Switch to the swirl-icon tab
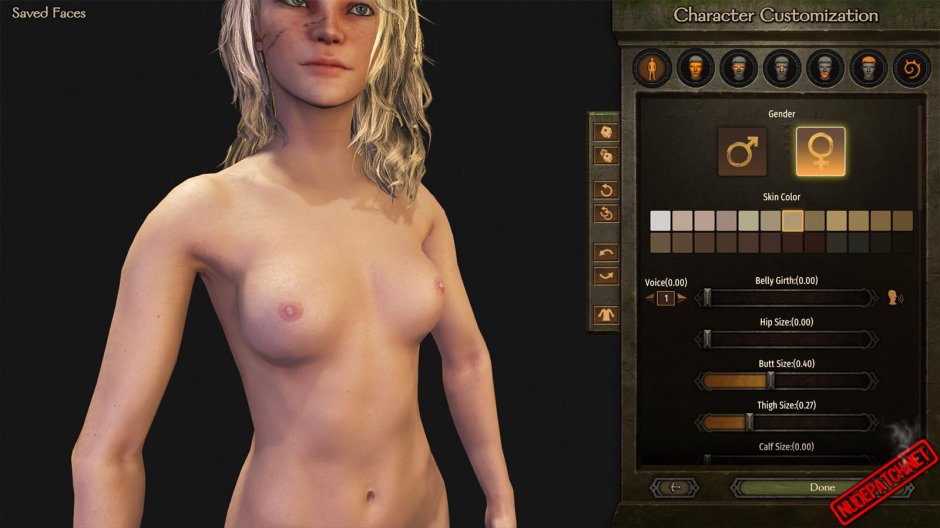Screen dimensions: 940x528 coord(910,69)
